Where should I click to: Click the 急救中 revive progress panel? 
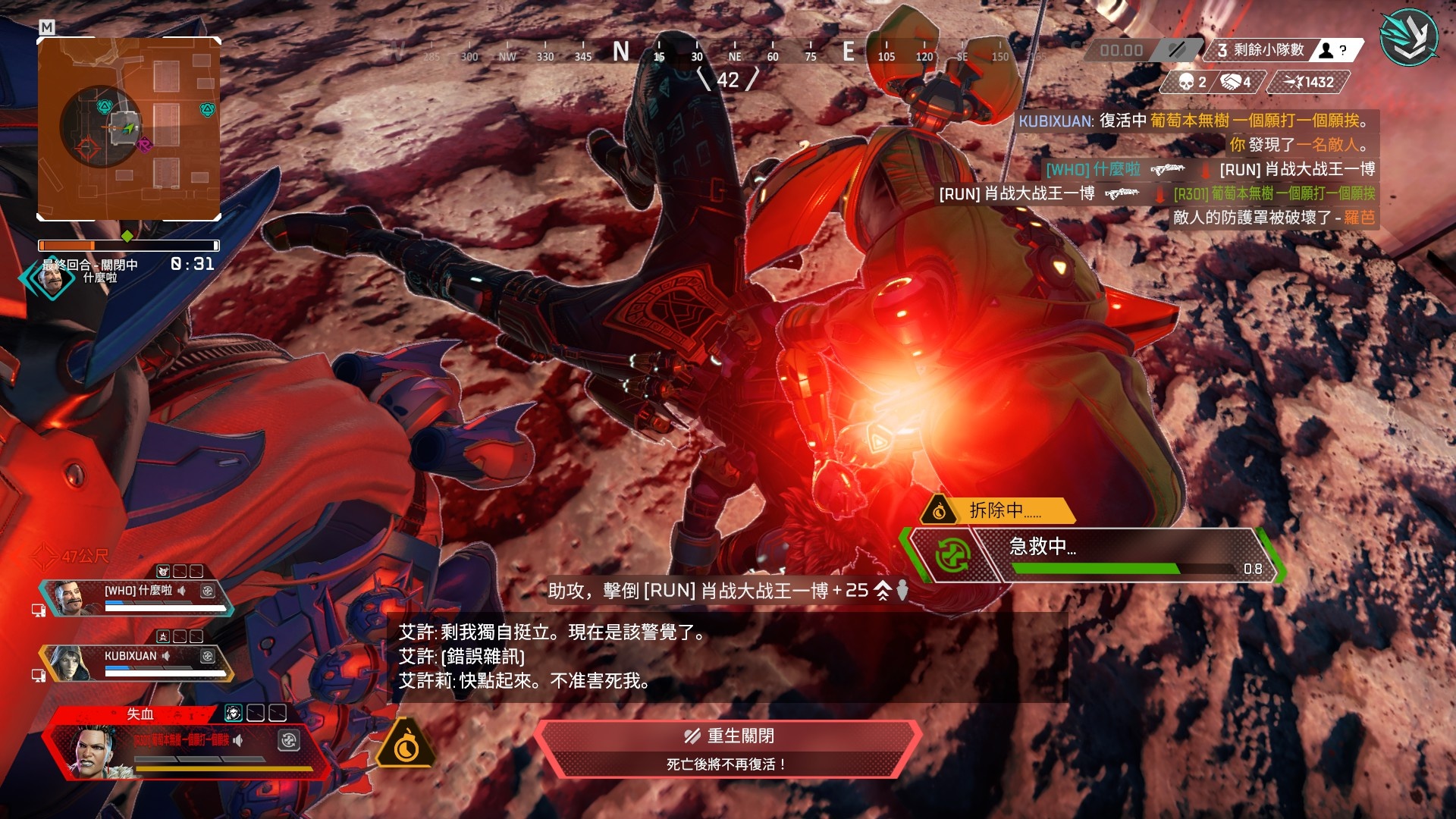coord(1092,555)
